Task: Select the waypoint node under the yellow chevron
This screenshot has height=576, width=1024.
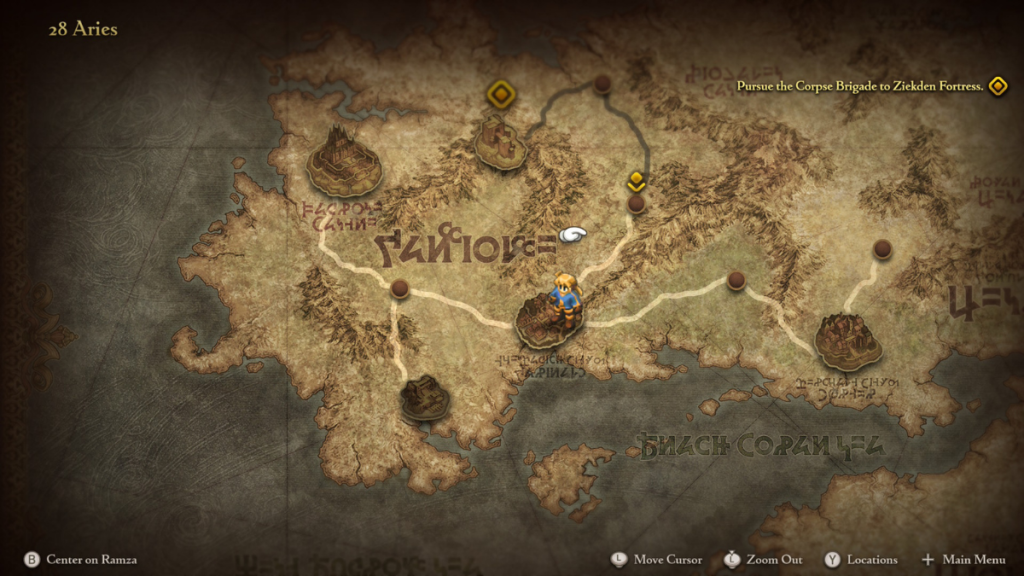Action: 636,204
